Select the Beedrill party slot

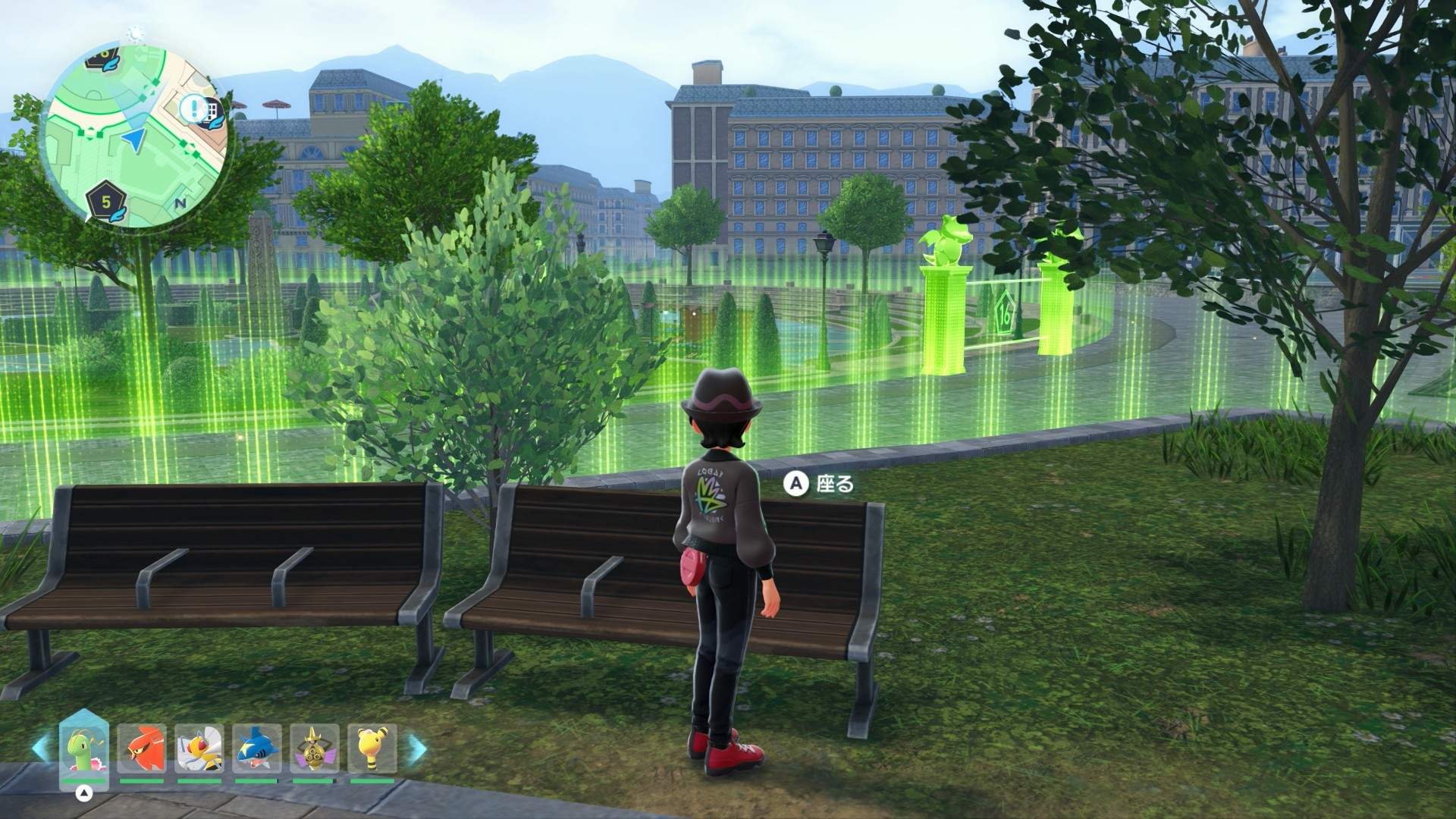tap(199, 749)
